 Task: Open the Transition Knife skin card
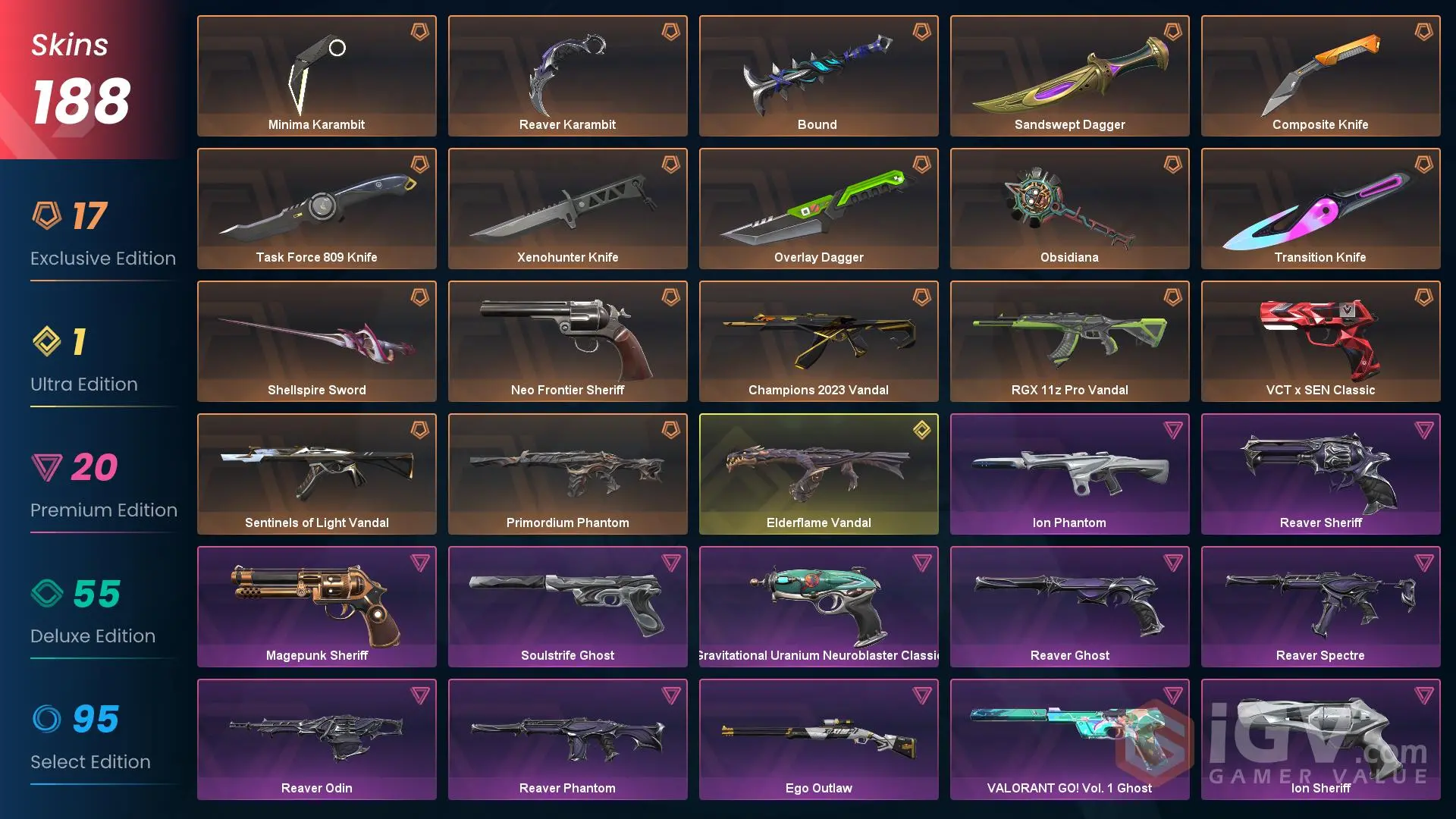[1320, 209]
